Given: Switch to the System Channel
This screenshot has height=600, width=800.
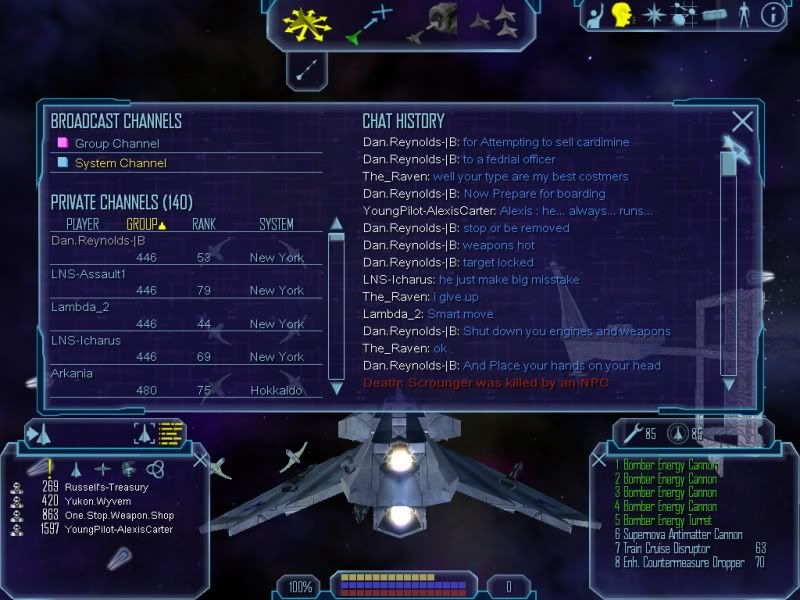Looking at the screenshot, I should click(120, 163).
